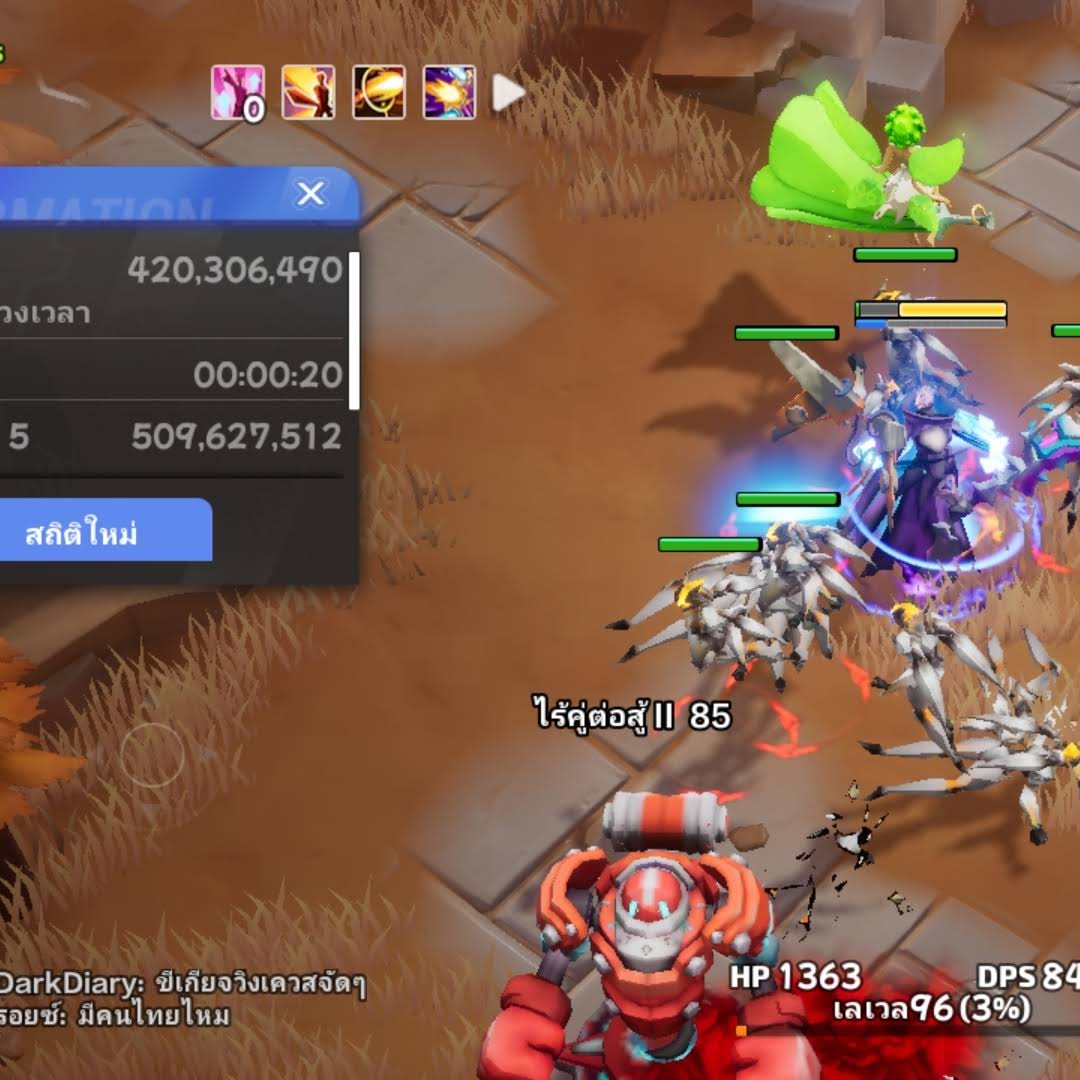
Task: Close the damage information panel
Action: 311,194
